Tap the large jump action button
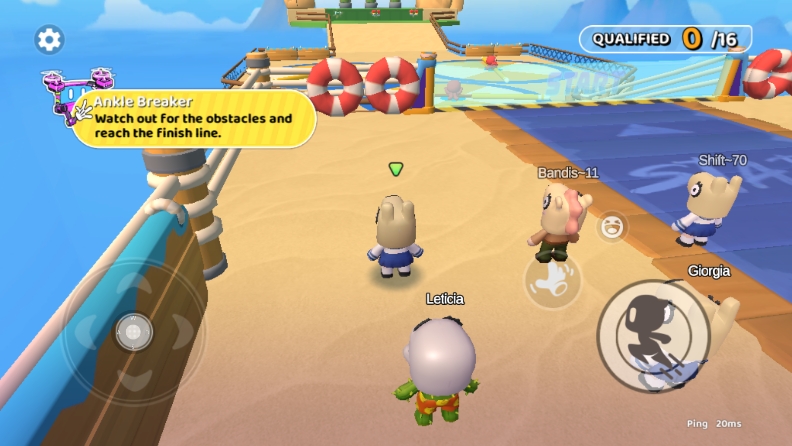Image resolution: width=792 pixels, height=446 pixels. [x=653, y=336]
